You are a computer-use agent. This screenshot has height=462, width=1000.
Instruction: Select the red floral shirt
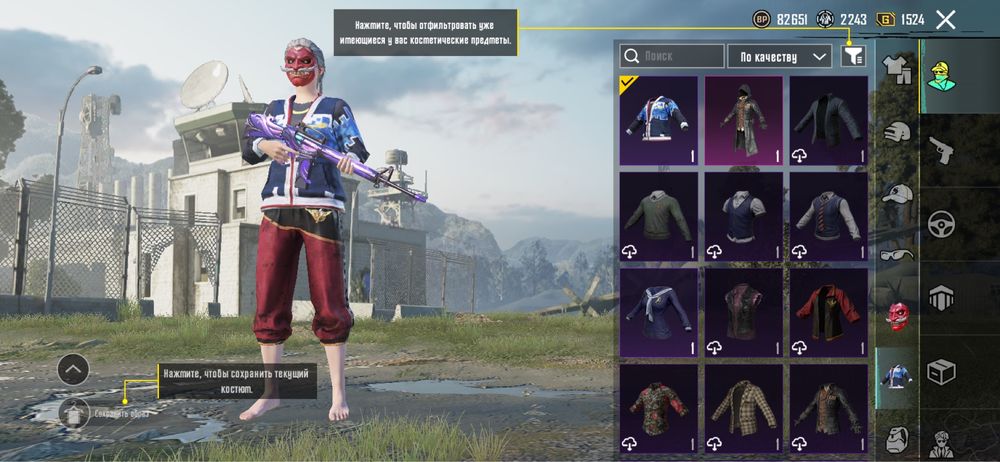pos(658,408)
